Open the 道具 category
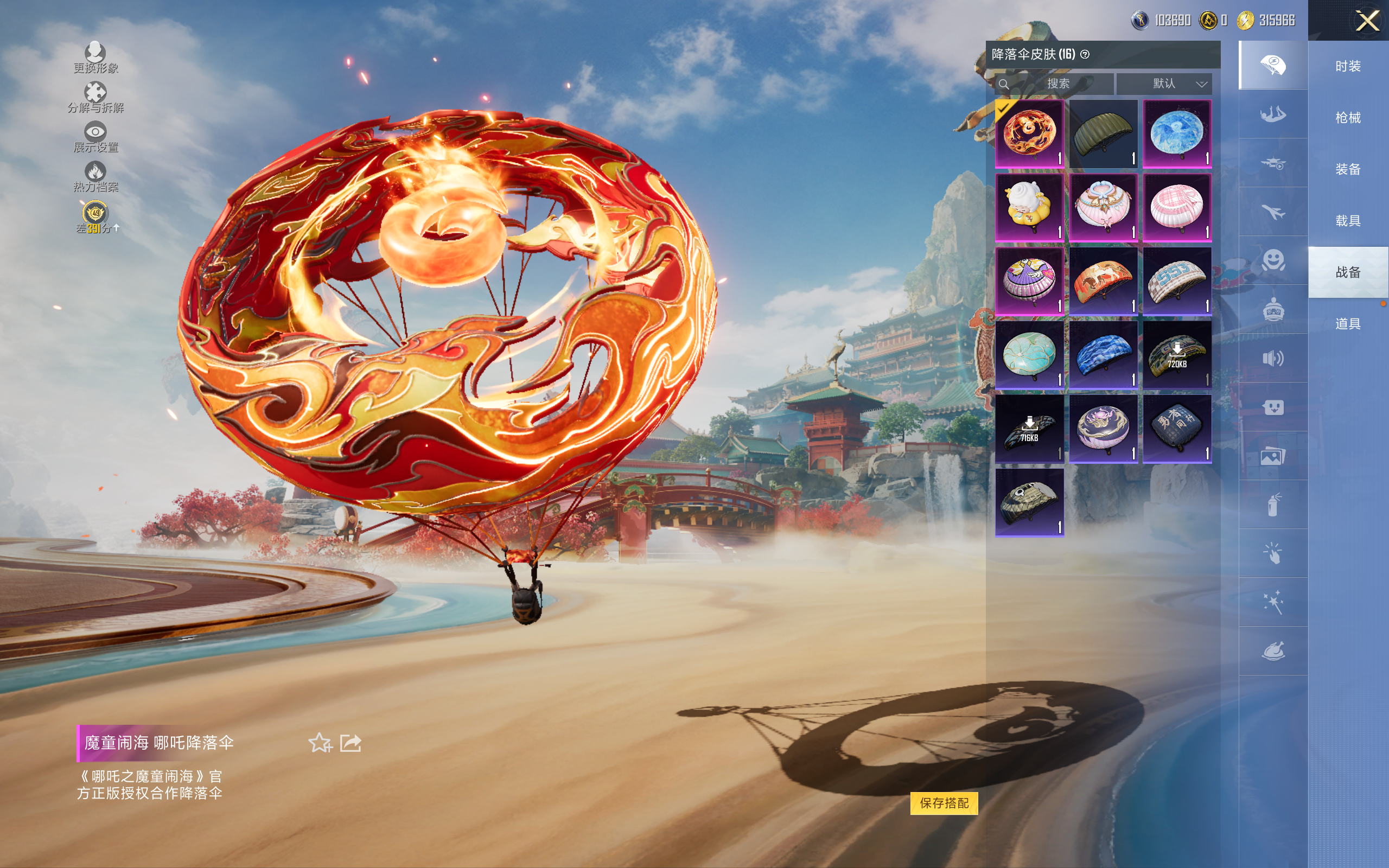Viewport: 1389px width, 868px height. pos(1347,324)
